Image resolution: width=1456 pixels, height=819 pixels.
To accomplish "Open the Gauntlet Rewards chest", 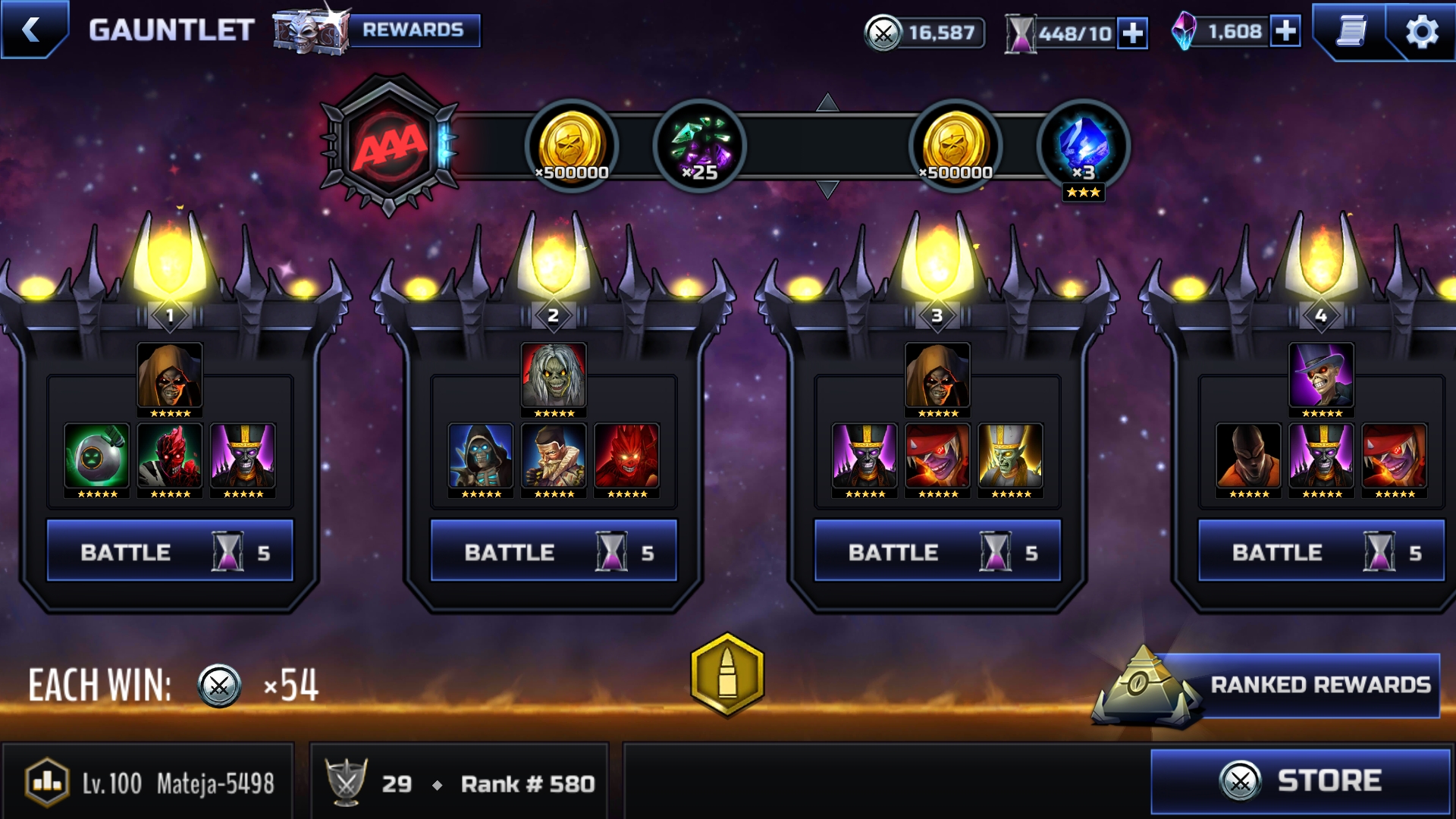I will click(x=376, y=30).
